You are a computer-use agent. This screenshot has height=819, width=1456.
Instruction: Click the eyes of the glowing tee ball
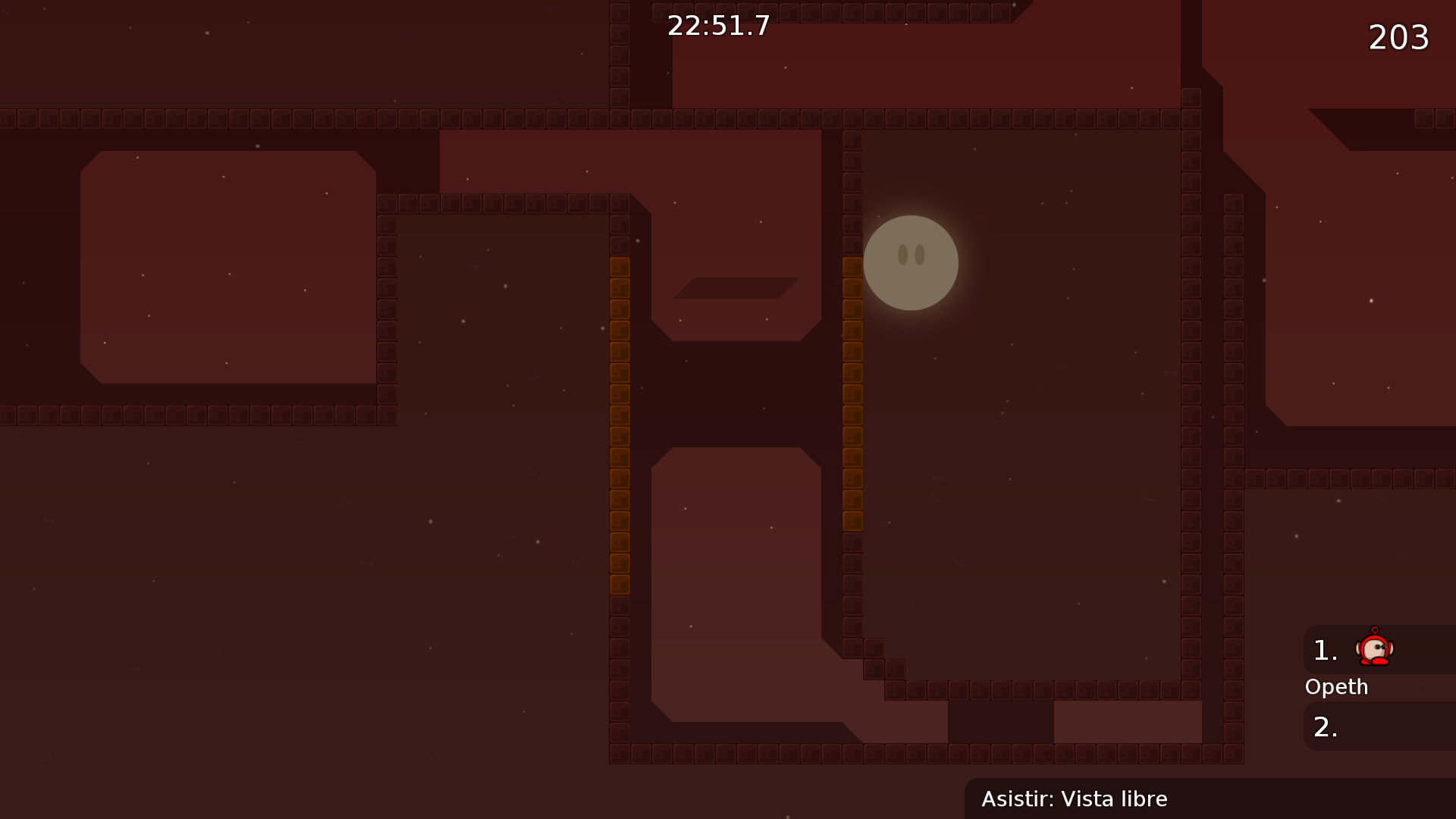[910, 256]
